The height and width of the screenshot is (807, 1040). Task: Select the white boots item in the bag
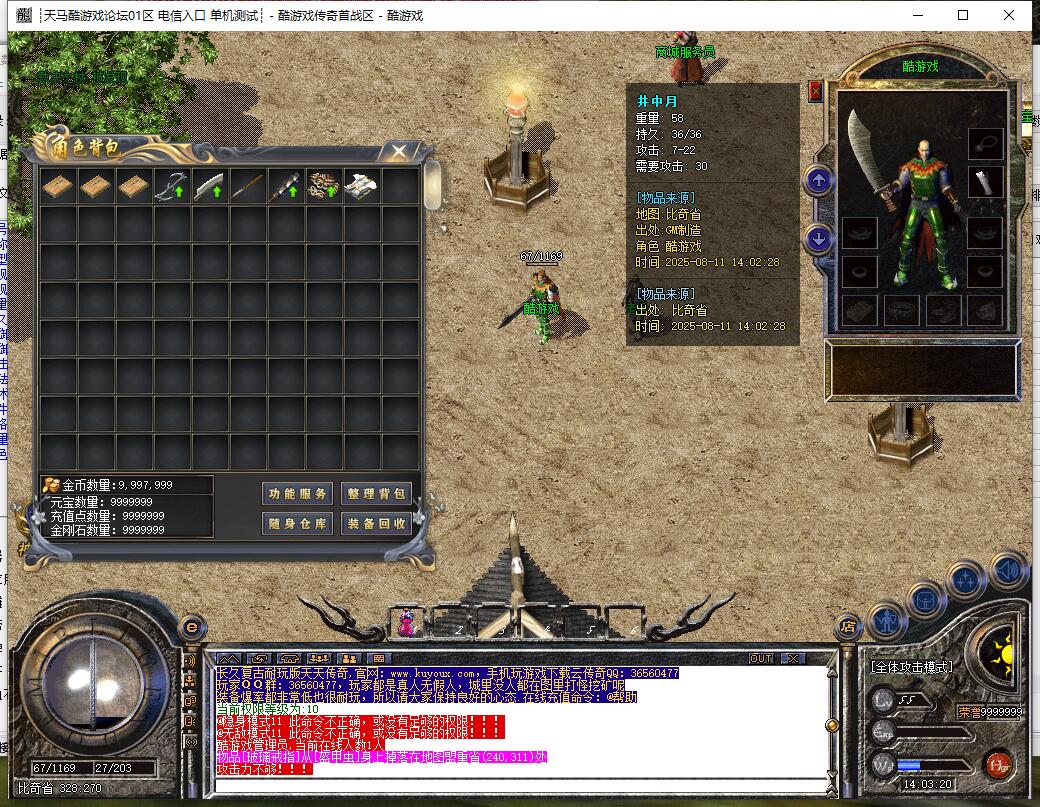coord(361,187)
